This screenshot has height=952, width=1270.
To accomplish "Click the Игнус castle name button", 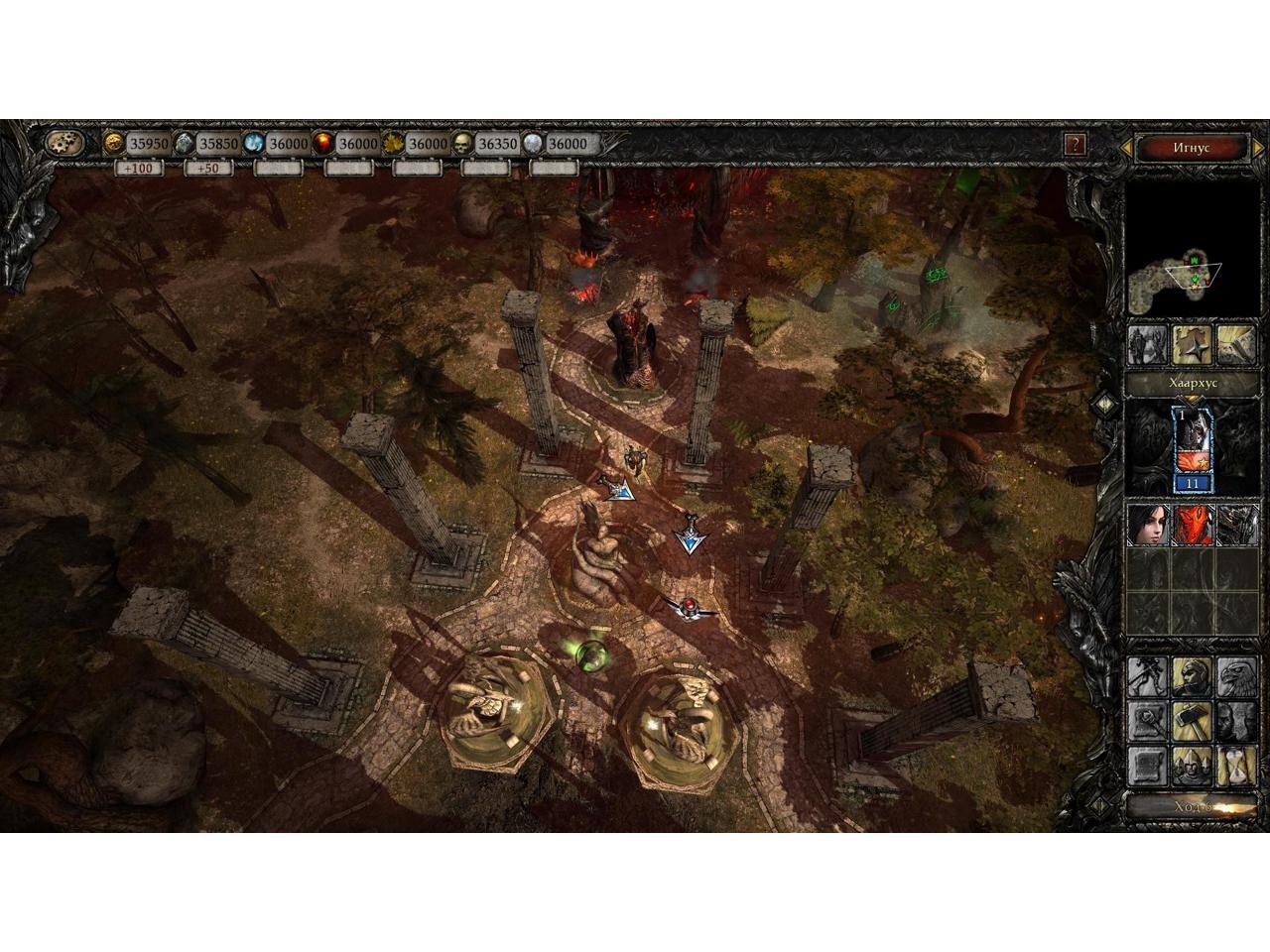I will coord(1191,148).
